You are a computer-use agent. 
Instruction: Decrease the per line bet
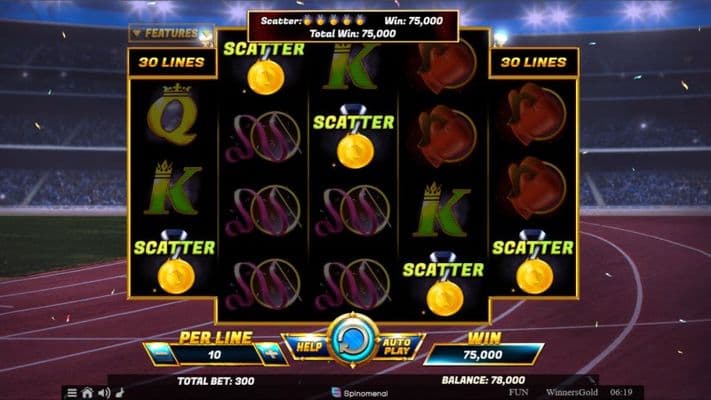point(160,353)
